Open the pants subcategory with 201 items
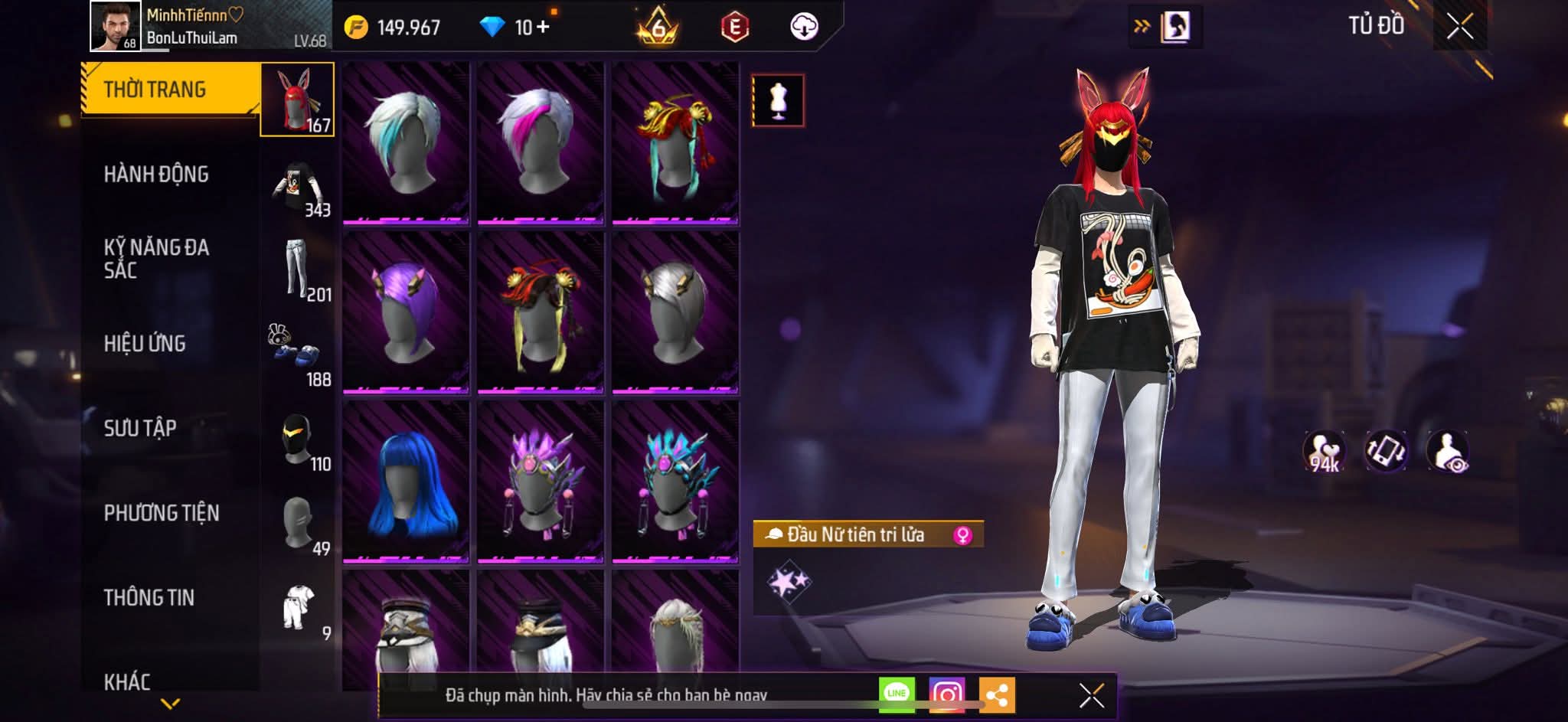The height and width of the screenshot is (722, 1568). point(299,270)
